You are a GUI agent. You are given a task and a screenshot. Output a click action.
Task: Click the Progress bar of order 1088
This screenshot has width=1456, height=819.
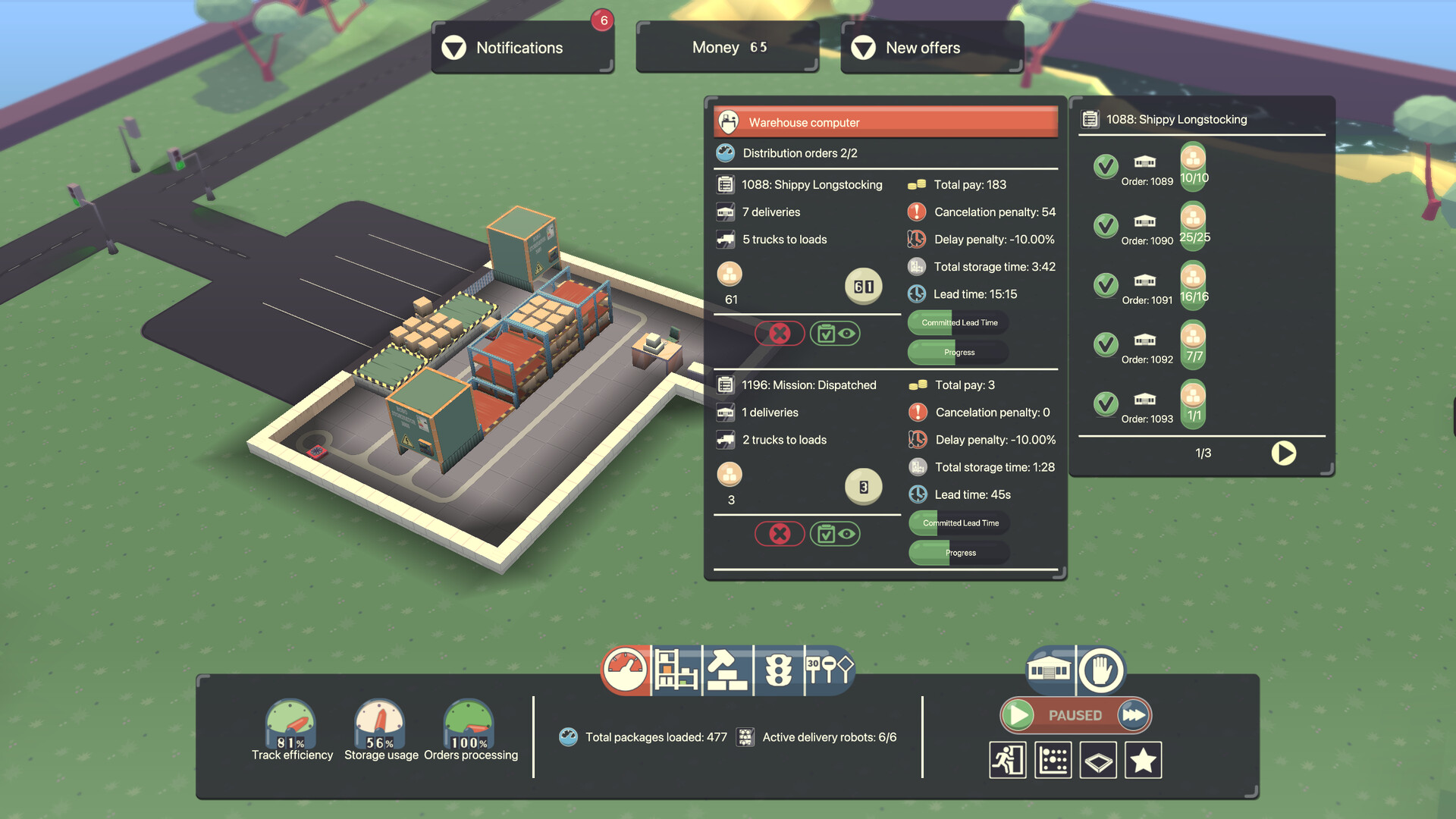(958, 351)
